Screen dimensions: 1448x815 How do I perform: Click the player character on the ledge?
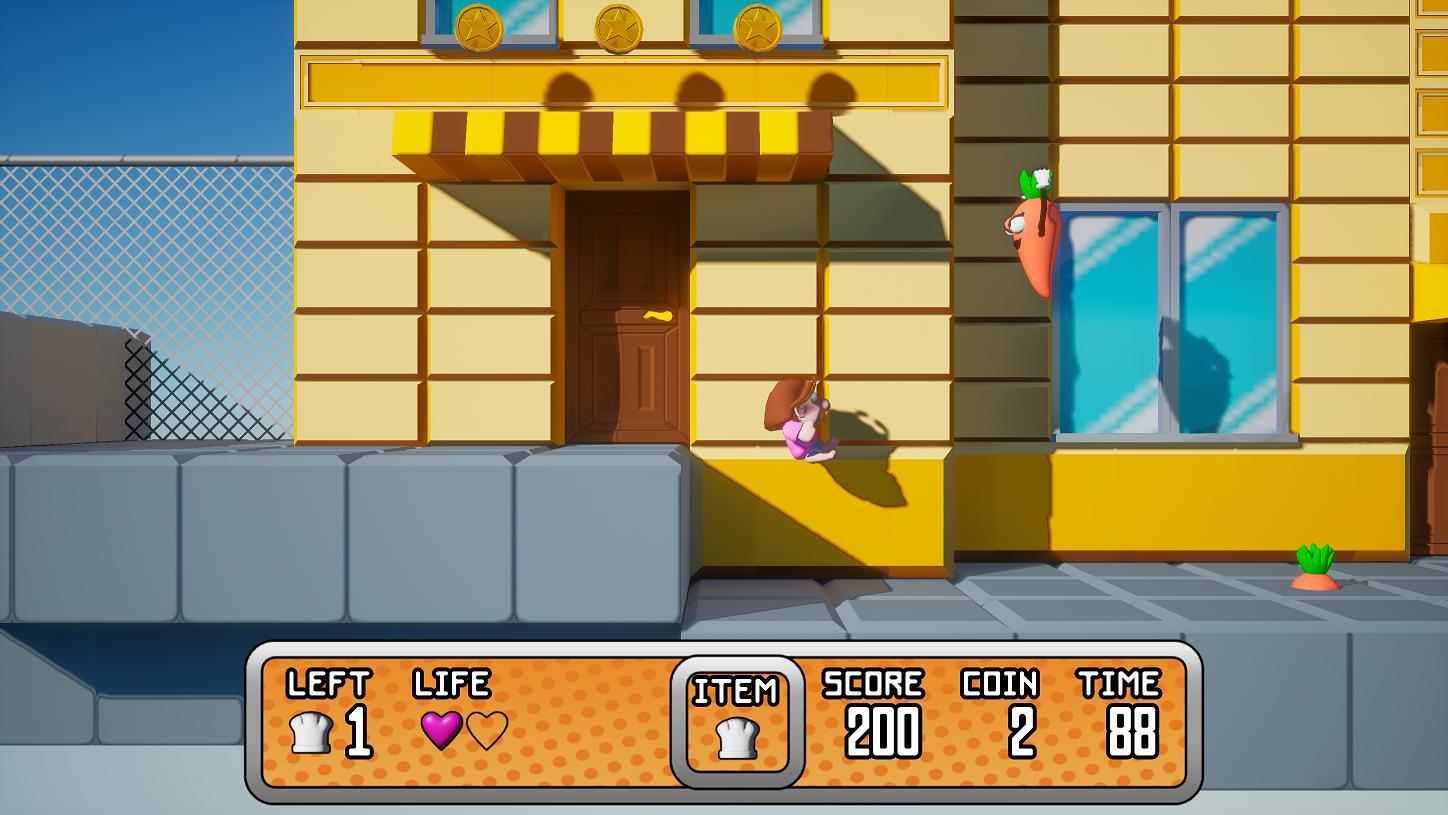(800, 420)
